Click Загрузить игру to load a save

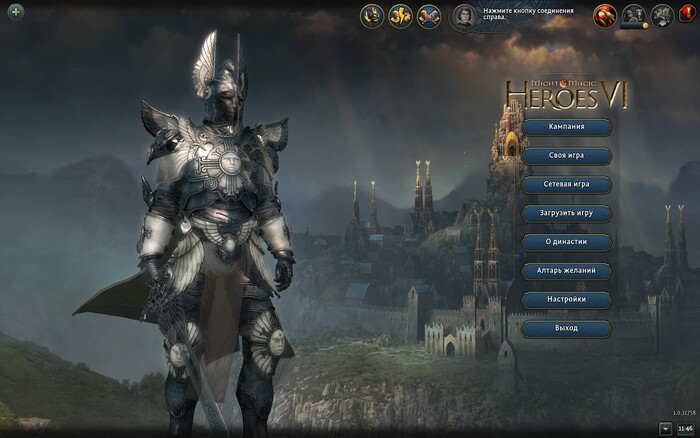click(566, 213)
